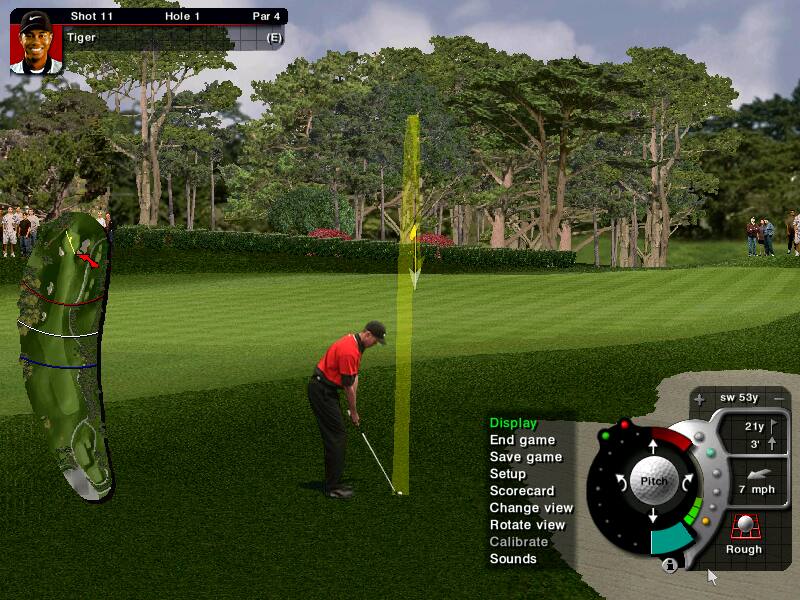
Task: Click the plus button beside the club name
Action: 699,398
